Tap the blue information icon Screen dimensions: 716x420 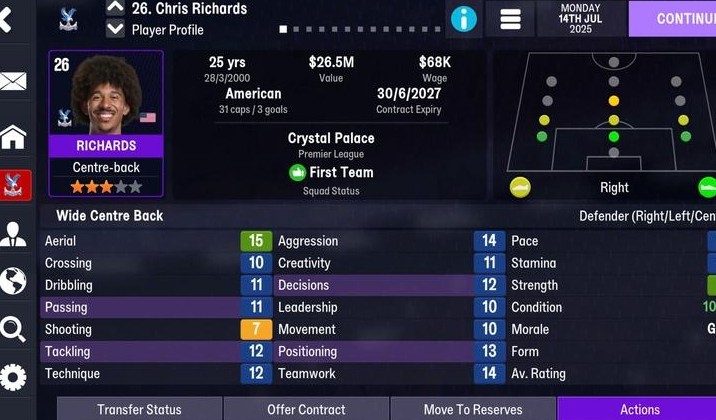(x=463, y=19)
